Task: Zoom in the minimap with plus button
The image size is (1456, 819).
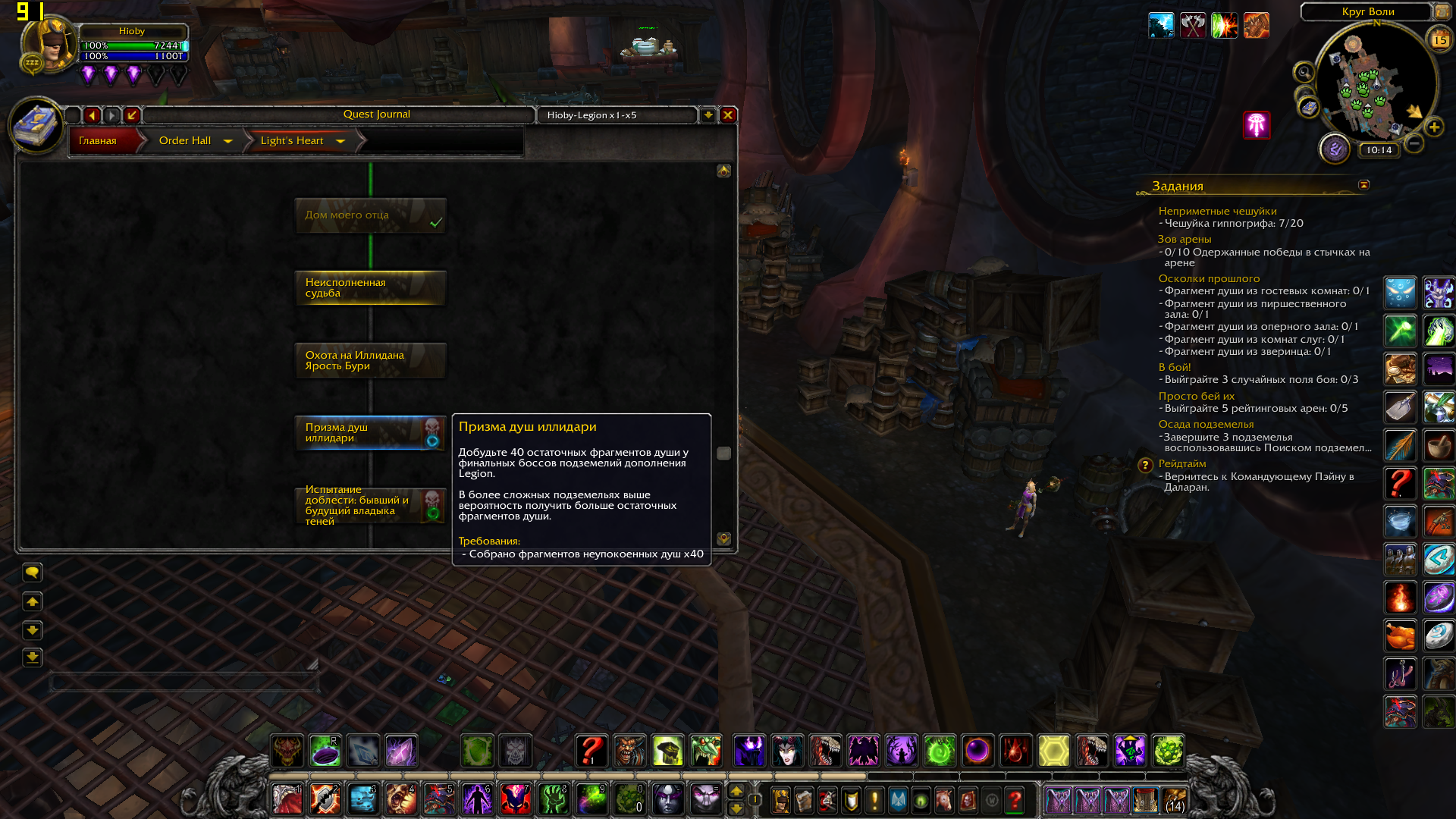Action: [x=1434, y=127]
